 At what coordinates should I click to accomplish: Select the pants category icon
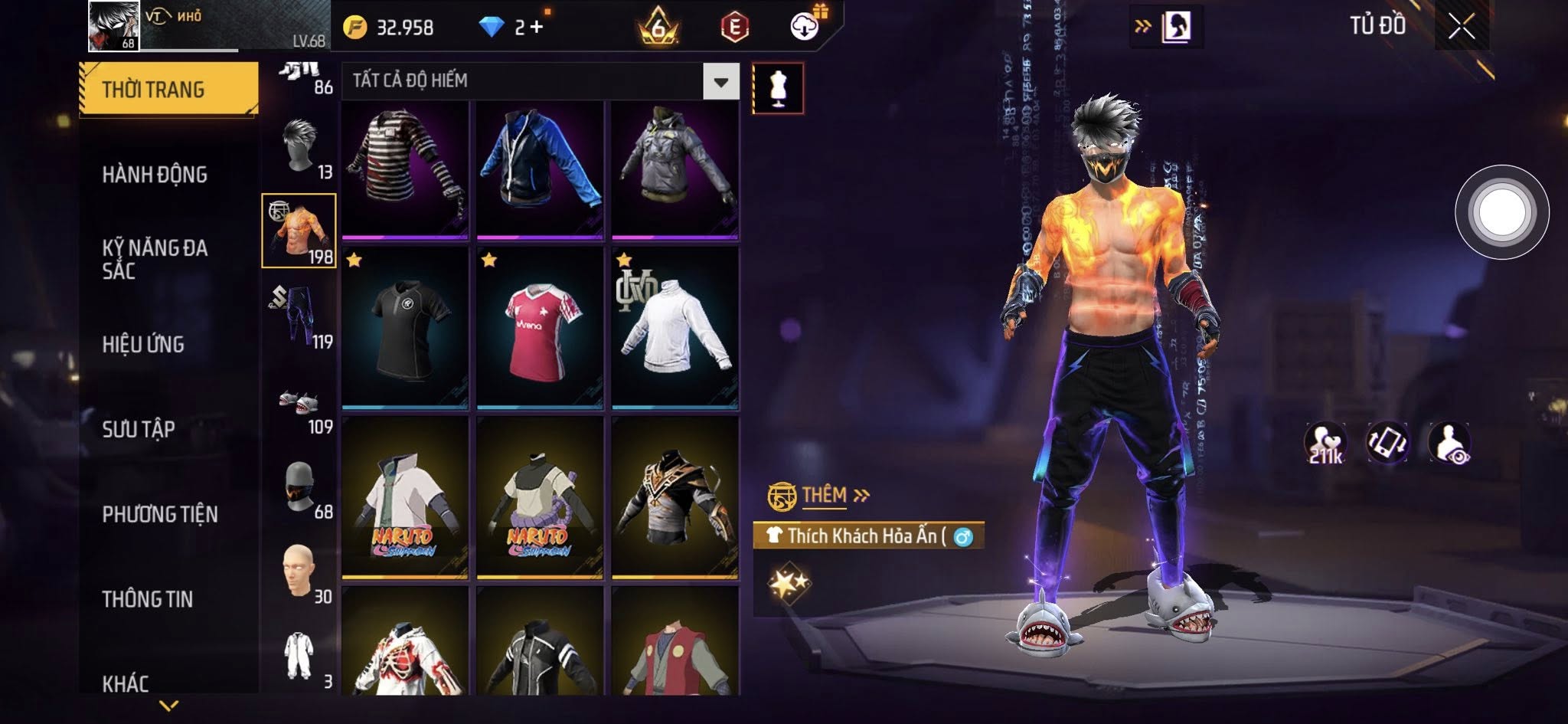coord(299,316)
